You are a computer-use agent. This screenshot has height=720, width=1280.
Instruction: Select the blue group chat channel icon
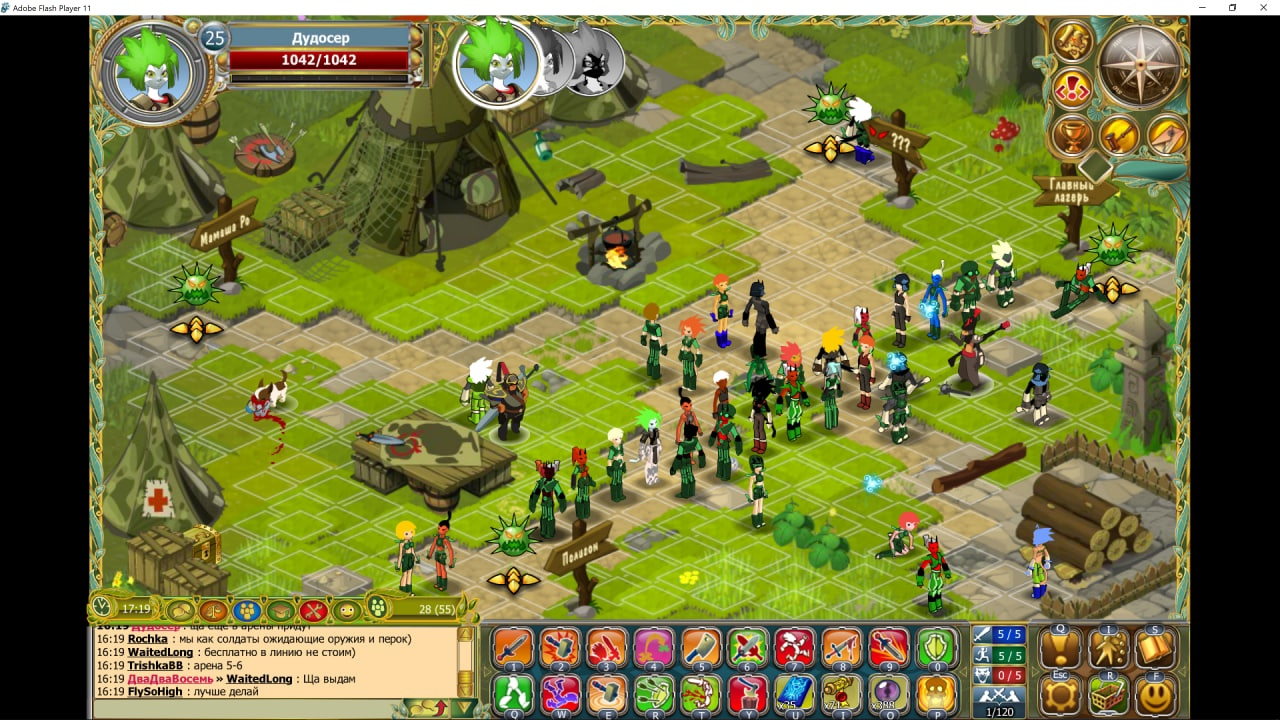[246, 609]
